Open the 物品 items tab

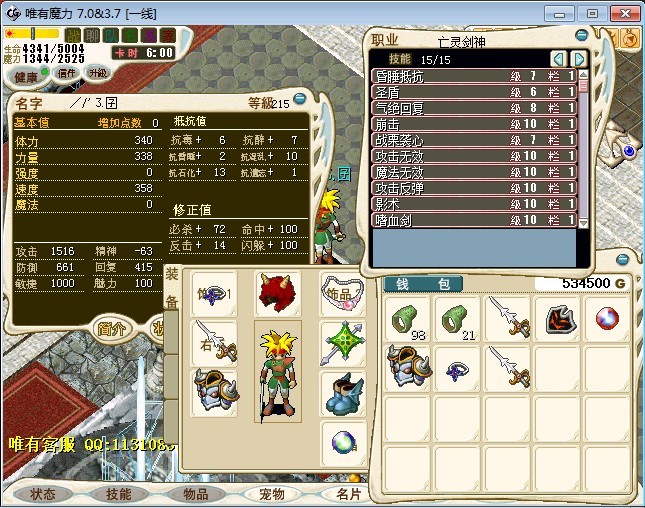[x=195, y=494]
